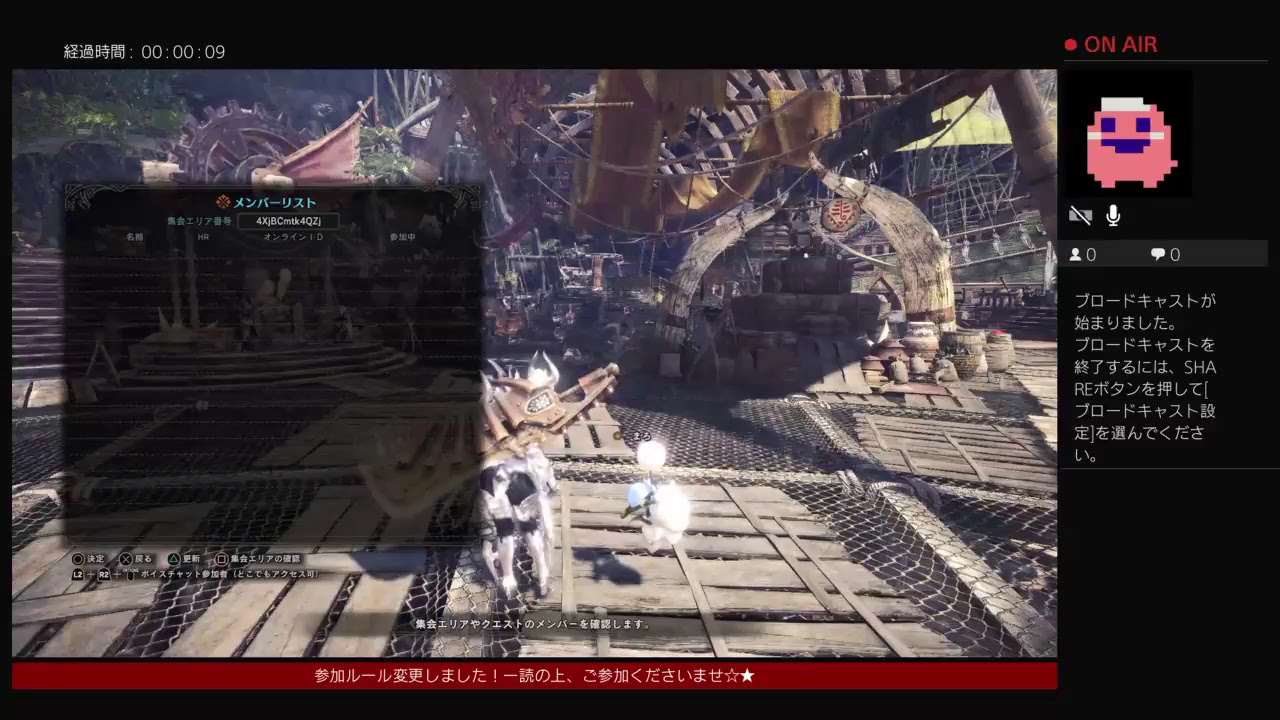1280x720 pixels.
Task: Click the red ON AIR indicator
Action: pyautogui.click(x=1110, y=44)
